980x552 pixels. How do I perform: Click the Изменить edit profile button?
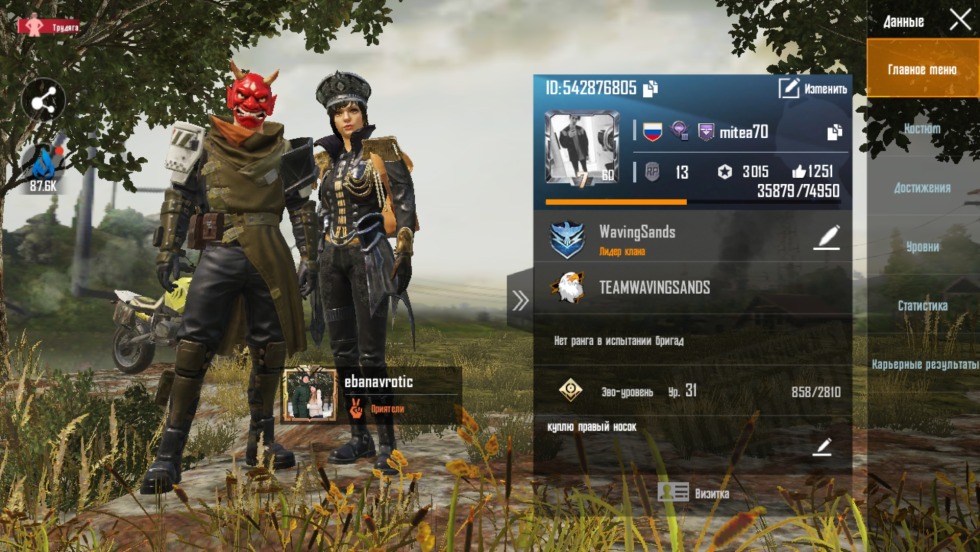(x=813, y=89)
